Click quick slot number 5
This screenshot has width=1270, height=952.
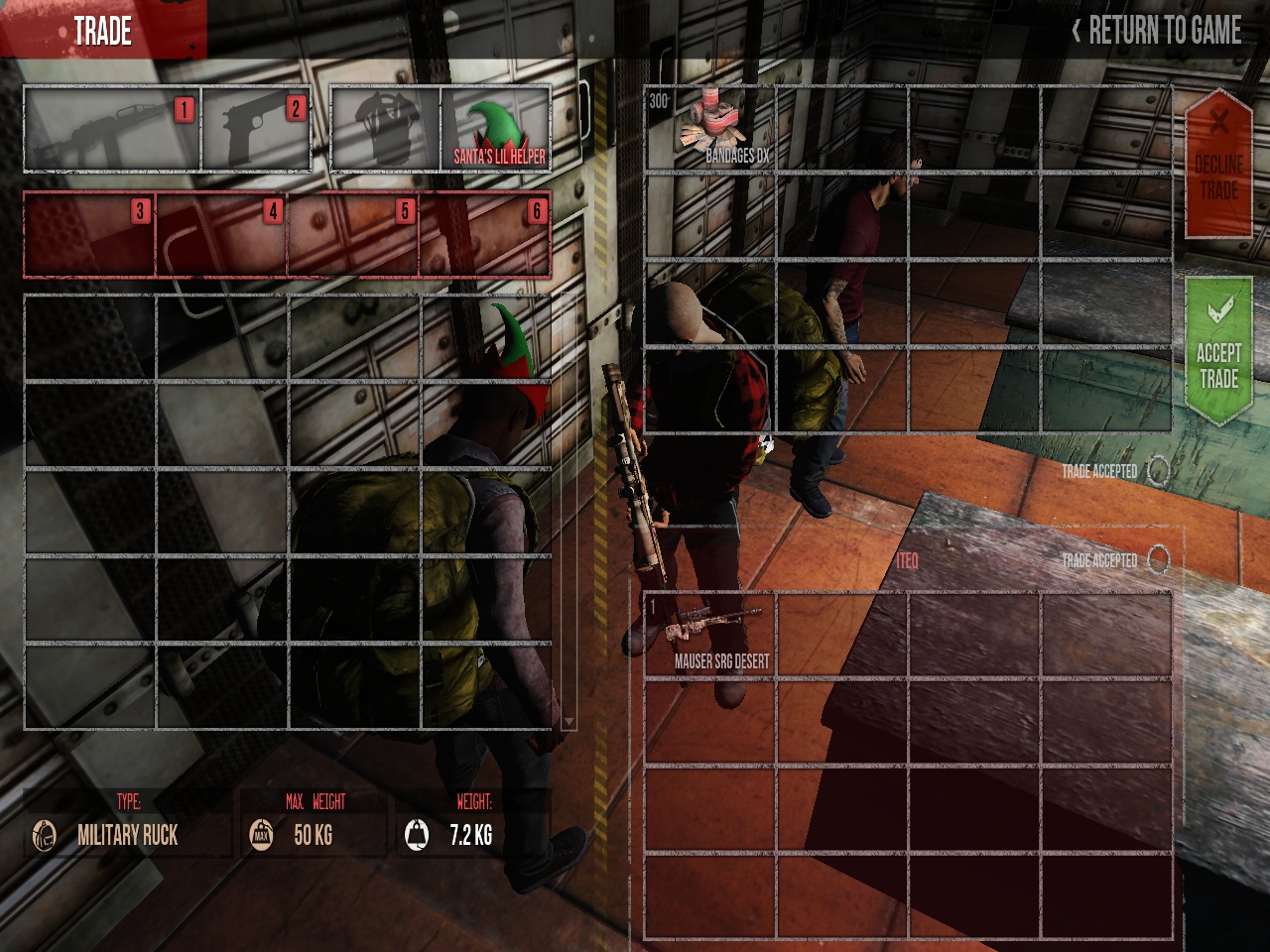click(353, 235)
